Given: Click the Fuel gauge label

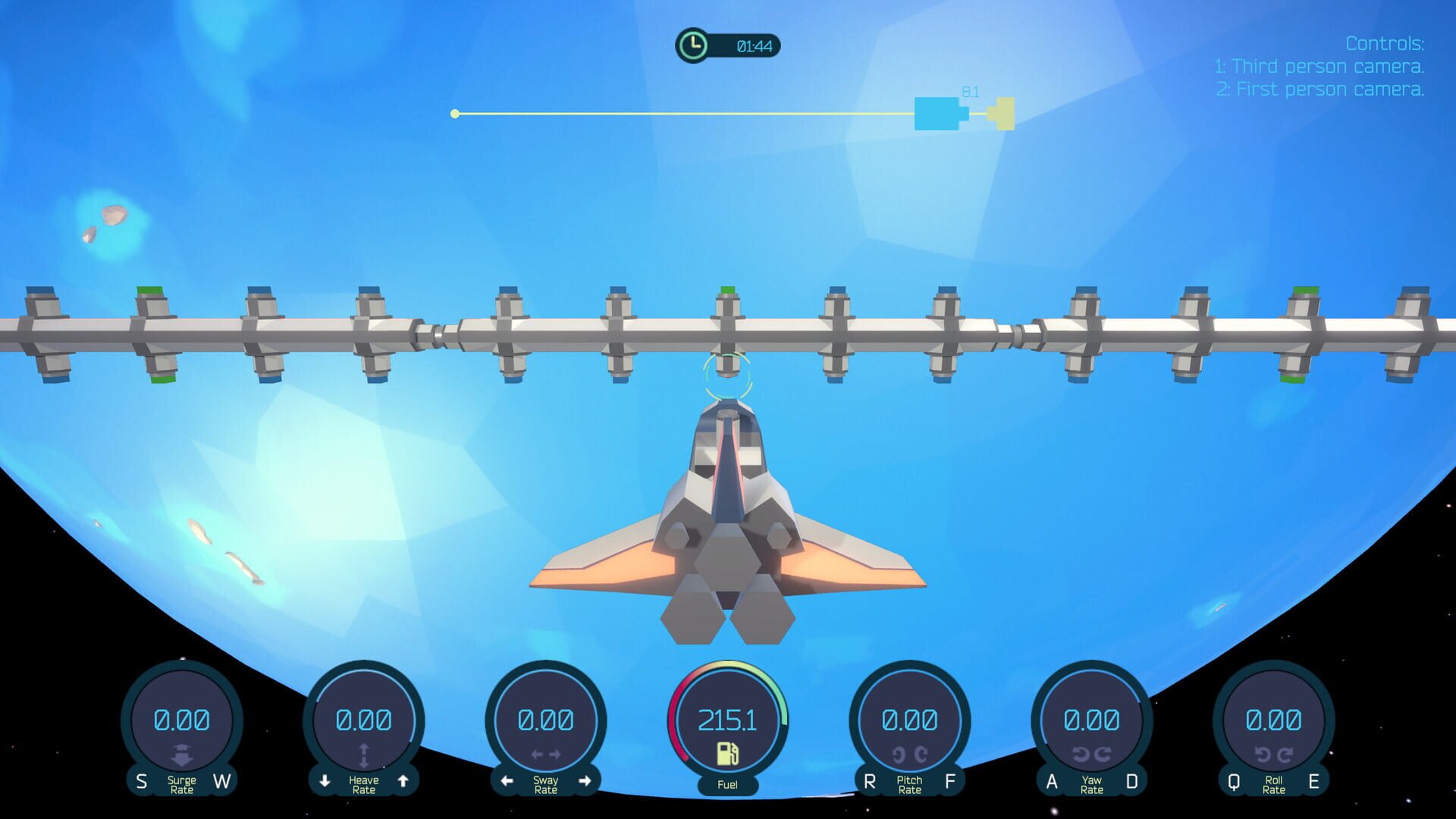Looking at the screenshot, I should [x=730, y=785].
